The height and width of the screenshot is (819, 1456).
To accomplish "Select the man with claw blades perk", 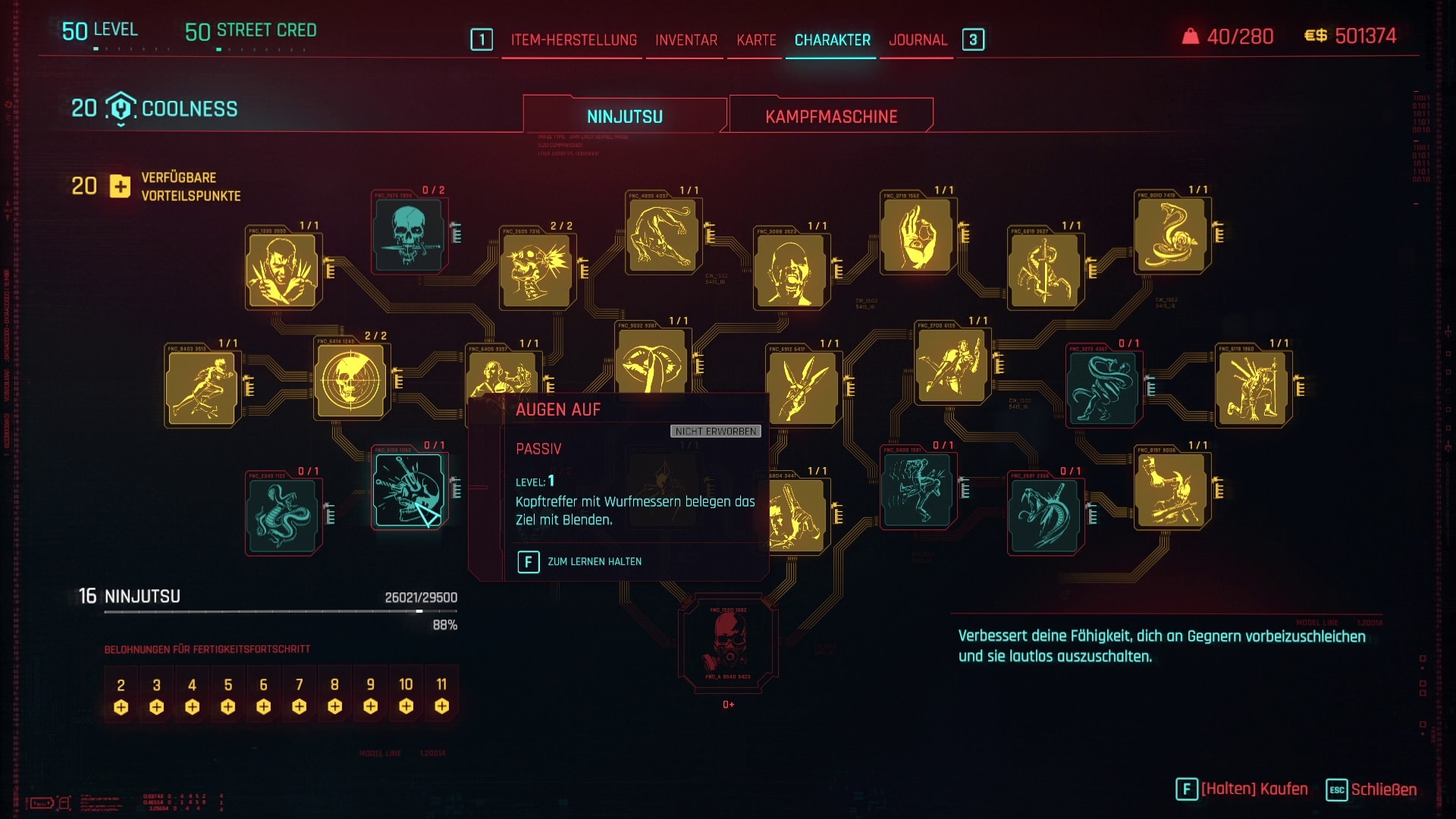I will tap(282, 271).
